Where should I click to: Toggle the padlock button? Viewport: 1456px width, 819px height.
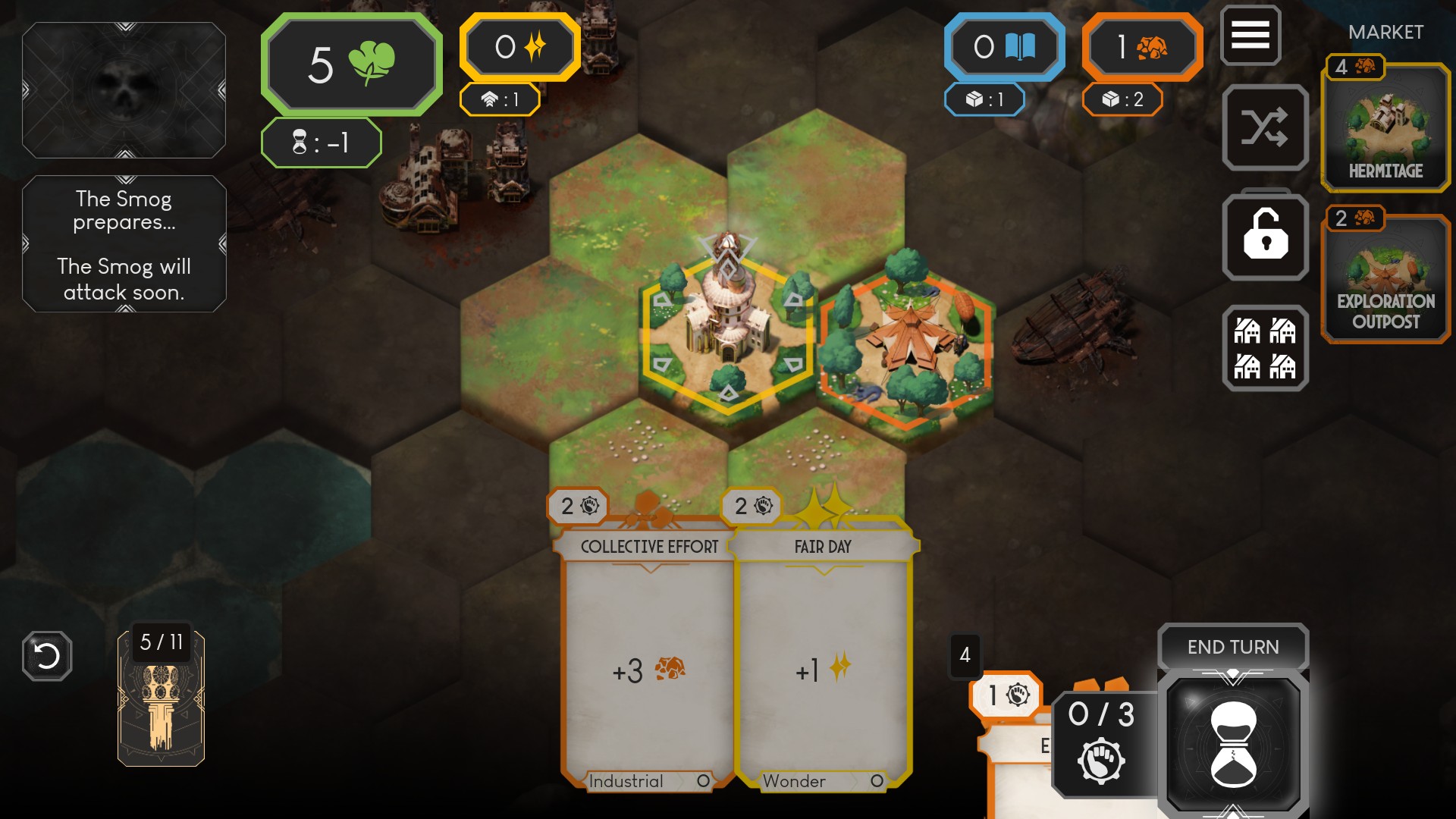click(1265, 237)
